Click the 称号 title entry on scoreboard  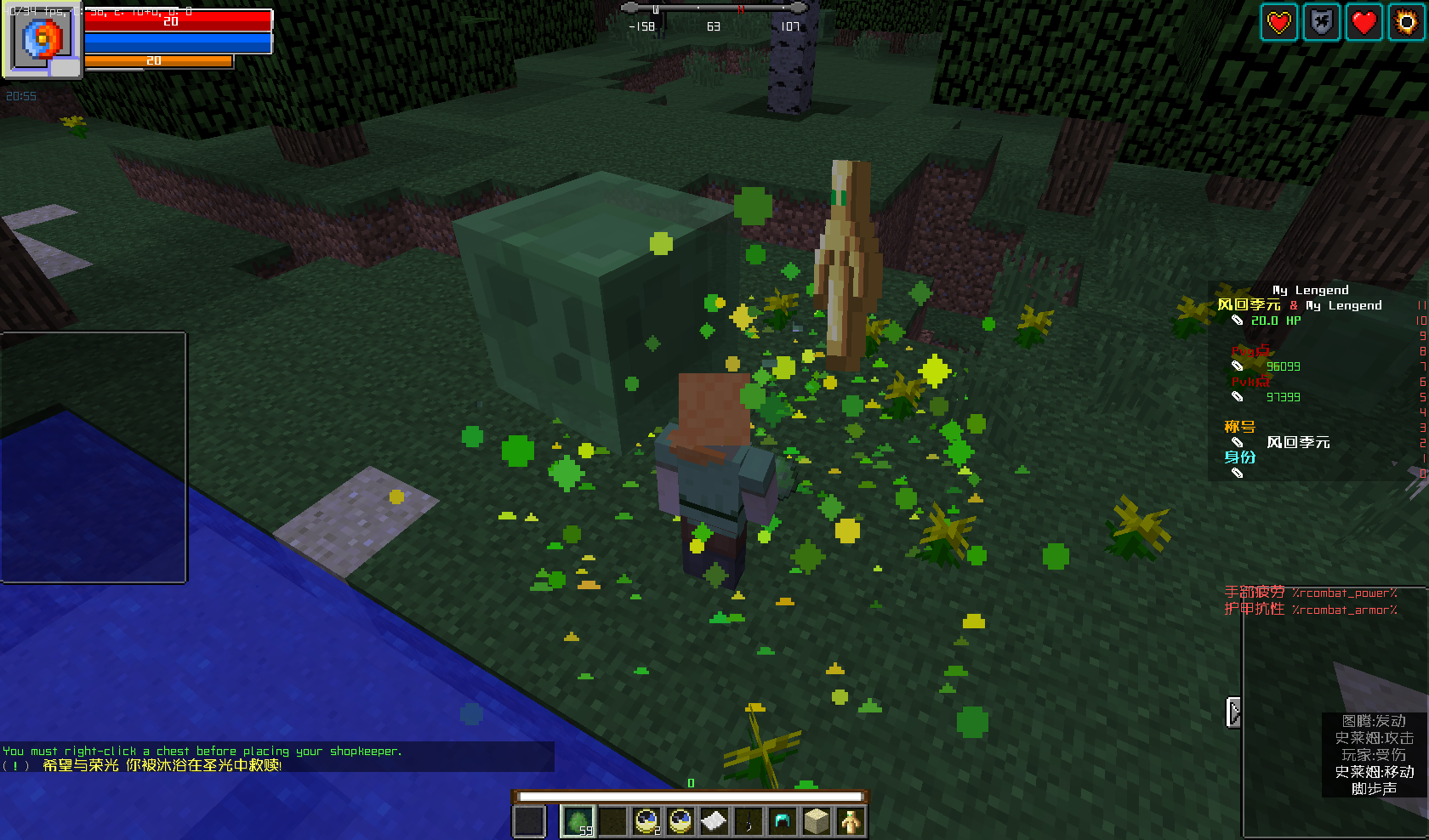(1239, 427)
